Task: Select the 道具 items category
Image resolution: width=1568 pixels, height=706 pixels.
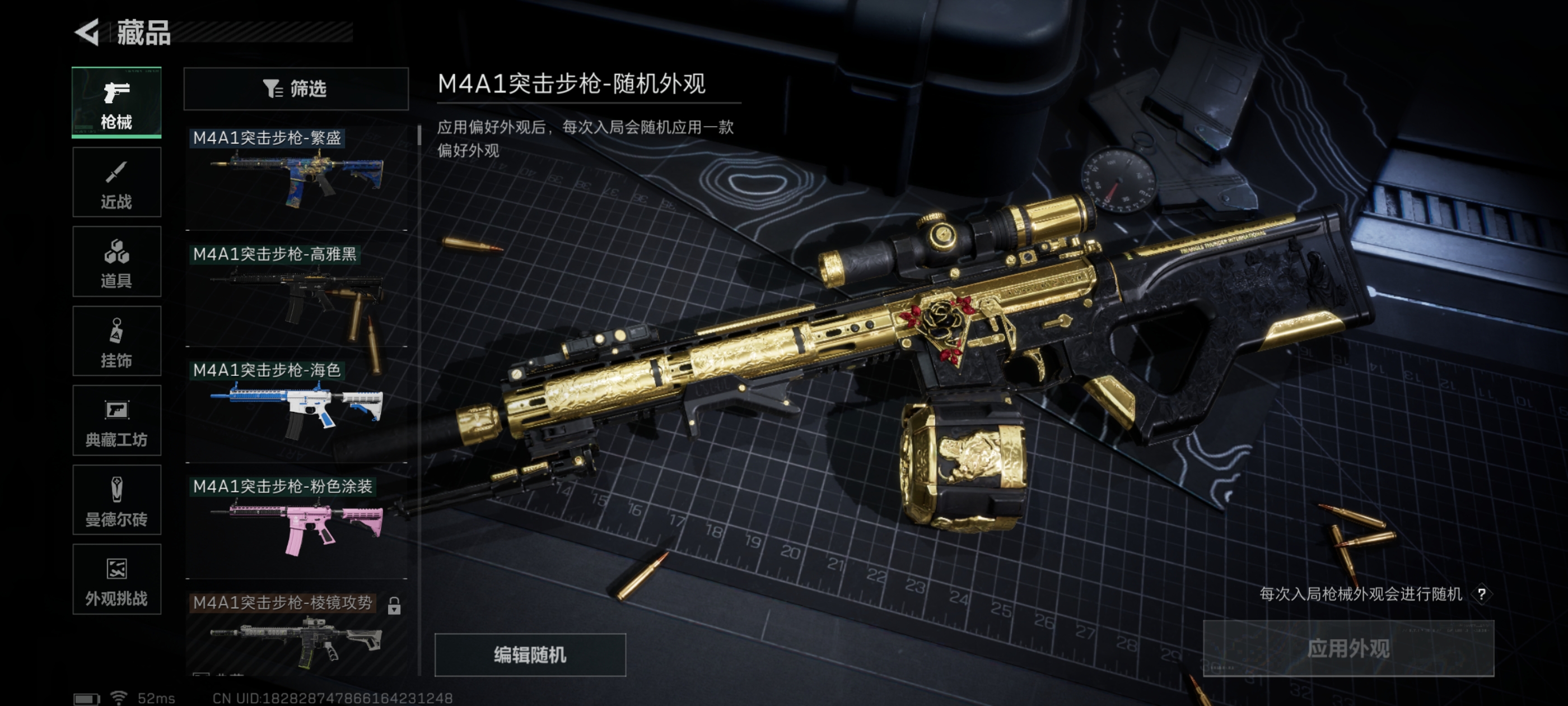Action: coord(116,262)
